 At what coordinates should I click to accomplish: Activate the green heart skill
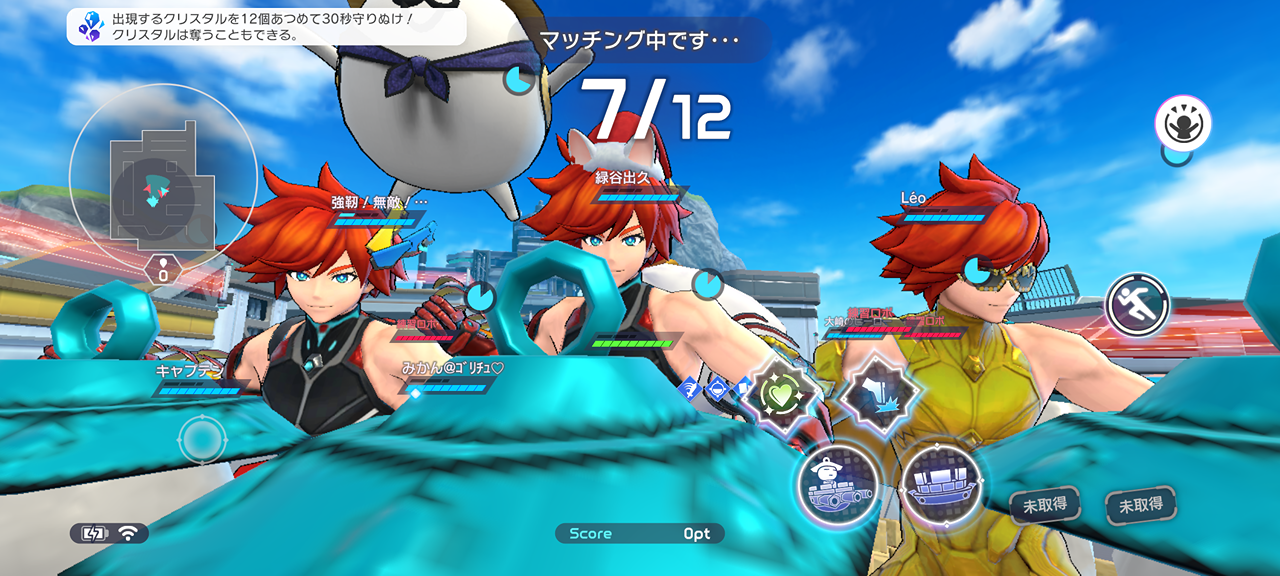coord(778,396)
